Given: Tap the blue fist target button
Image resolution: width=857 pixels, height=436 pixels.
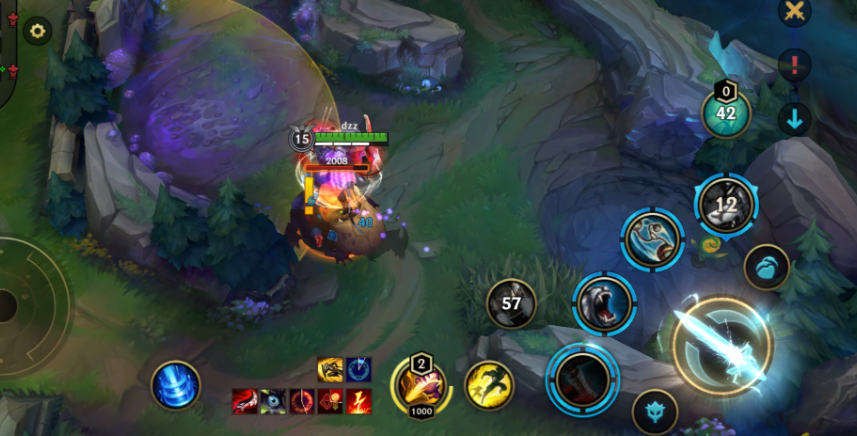Looking at the screenshot, I should 766,267.
